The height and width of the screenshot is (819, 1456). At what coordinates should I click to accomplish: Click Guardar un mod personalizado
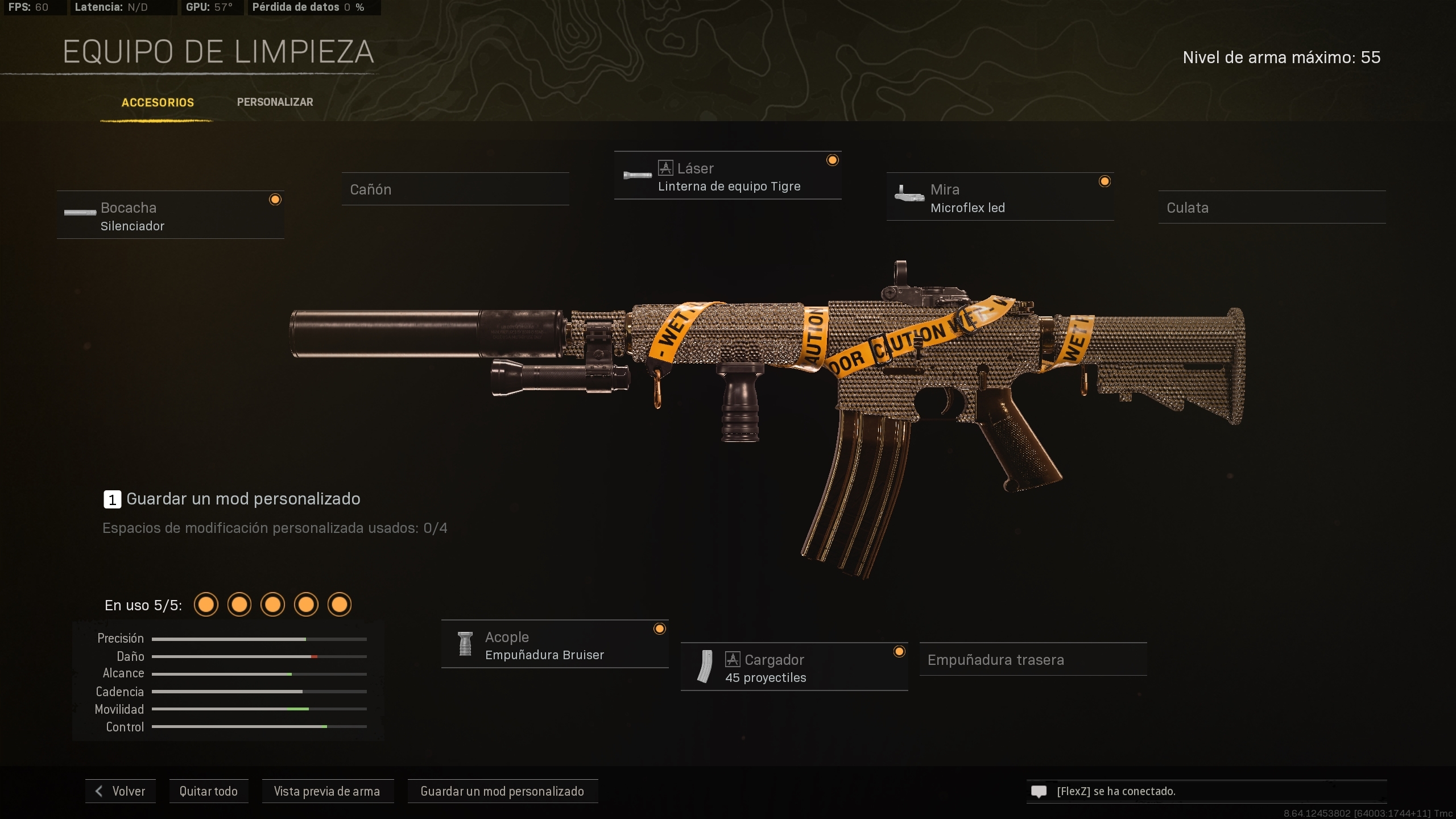[x=502, y=791]
